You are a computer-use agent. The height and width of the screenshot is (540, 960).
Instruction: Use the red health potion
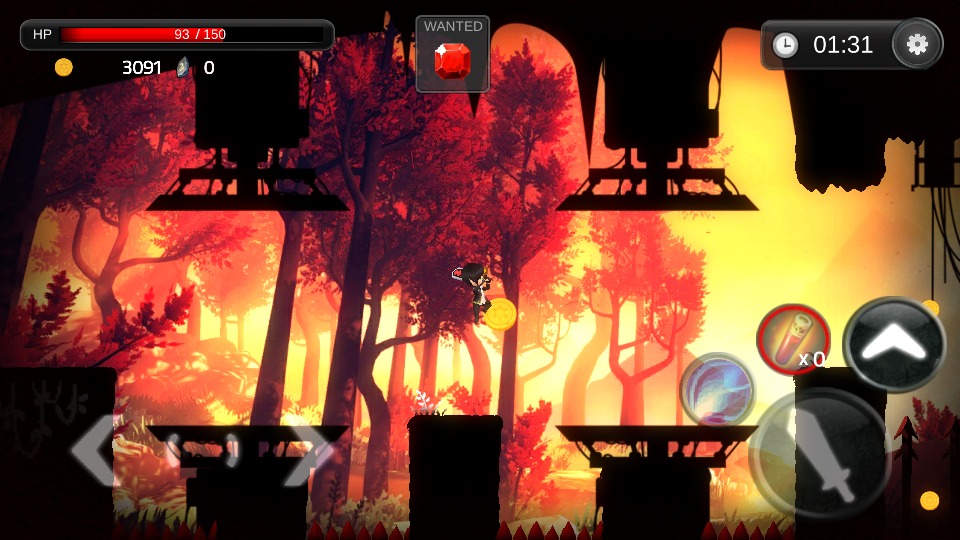[x=792, y=339]
